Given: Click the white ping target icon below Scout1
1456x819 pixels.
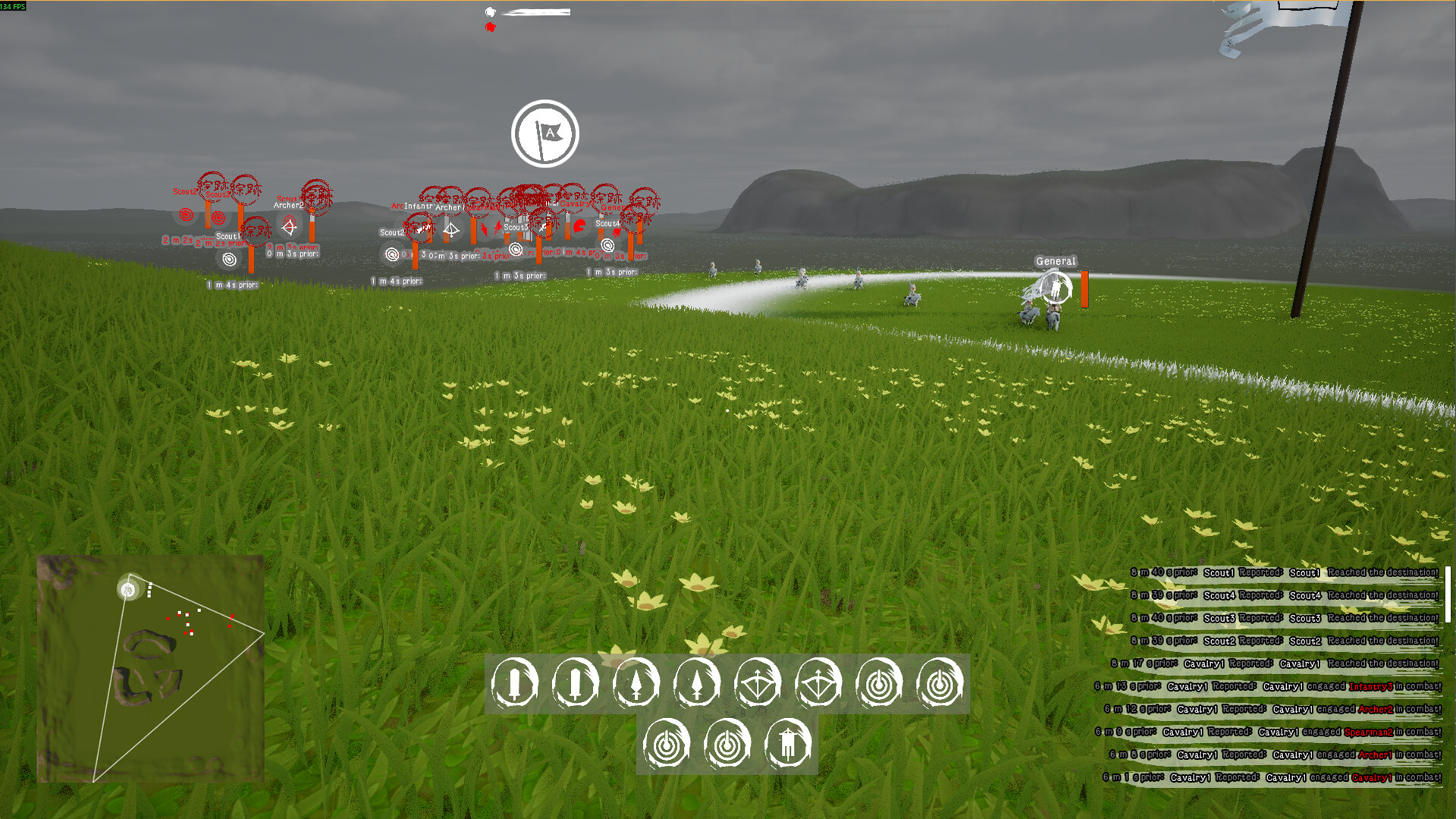Looking at the screenshot, I should click(229, 258).
